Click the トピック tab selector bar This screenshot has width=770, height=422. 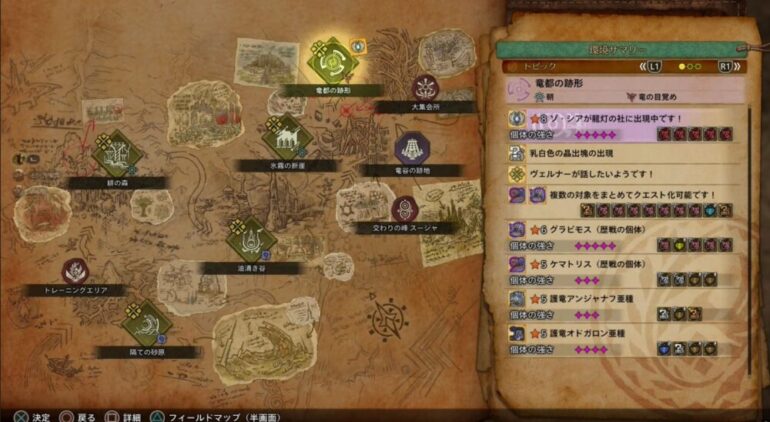[x=626, y=66]
